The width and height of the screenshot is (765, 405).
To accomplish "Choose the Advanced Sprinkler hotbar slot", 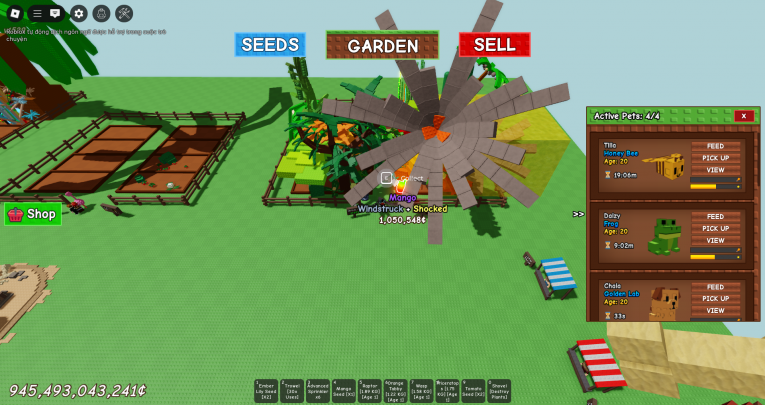I will click(x=318, y=390).
